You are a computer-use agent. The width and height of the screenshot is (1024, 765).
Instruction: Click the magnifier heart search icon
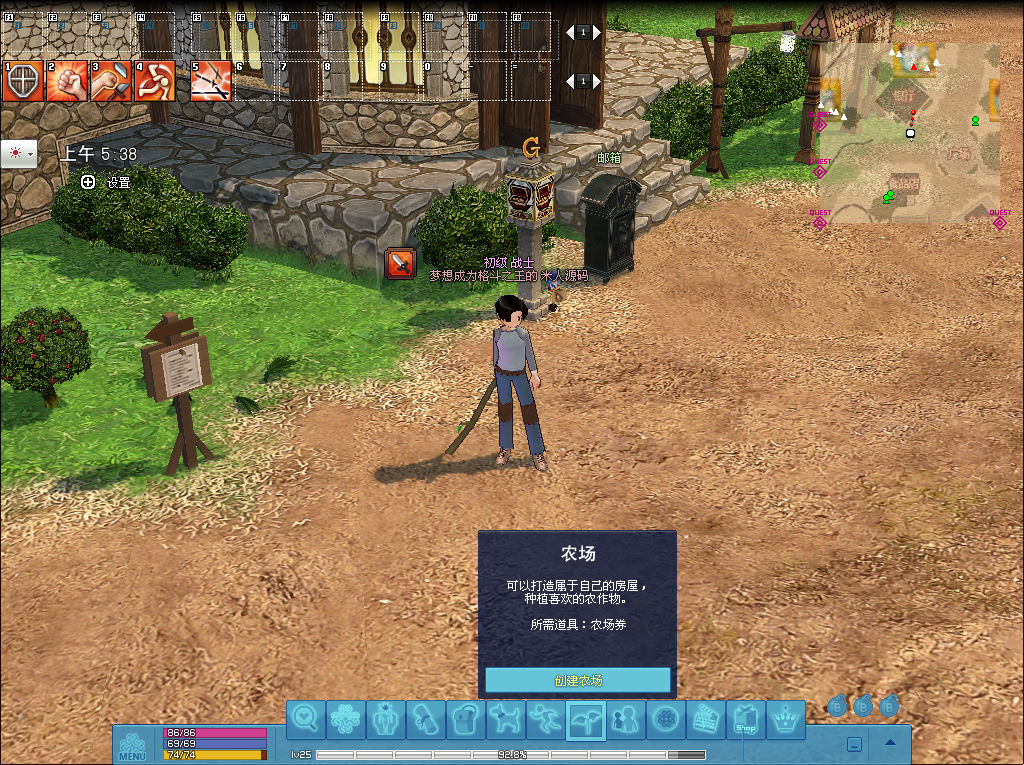coord(307,720)
